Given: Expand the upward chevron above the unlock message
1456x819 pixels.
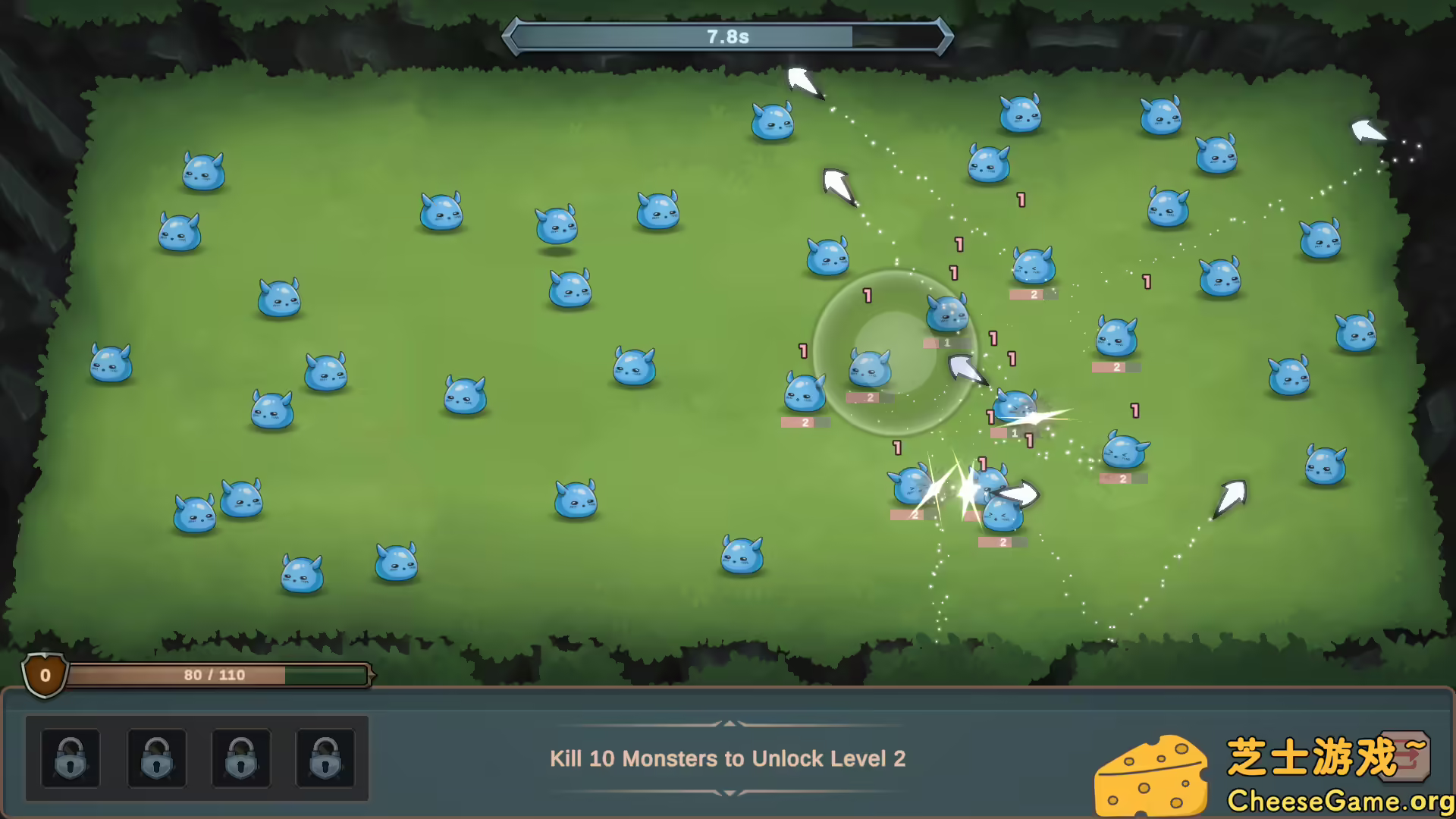Looking at the screenshot, I should tap(729, 723).
